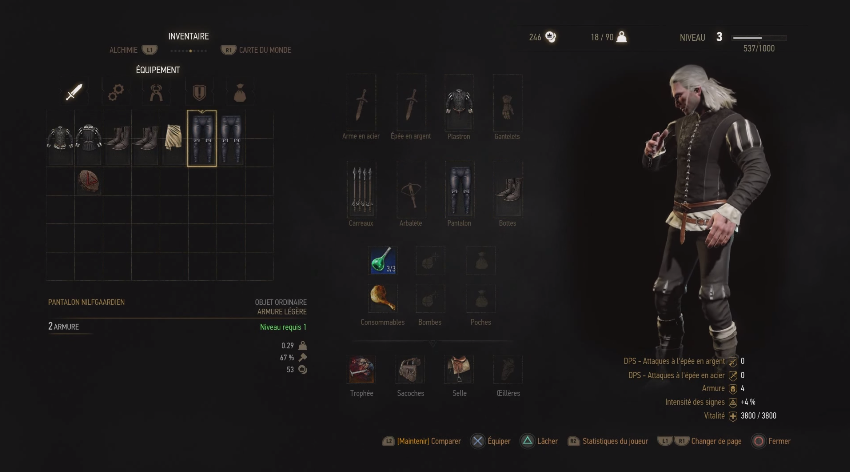Open the Gantelets equipment slot
Screen dimensions: 850x472
coord(507,104)
